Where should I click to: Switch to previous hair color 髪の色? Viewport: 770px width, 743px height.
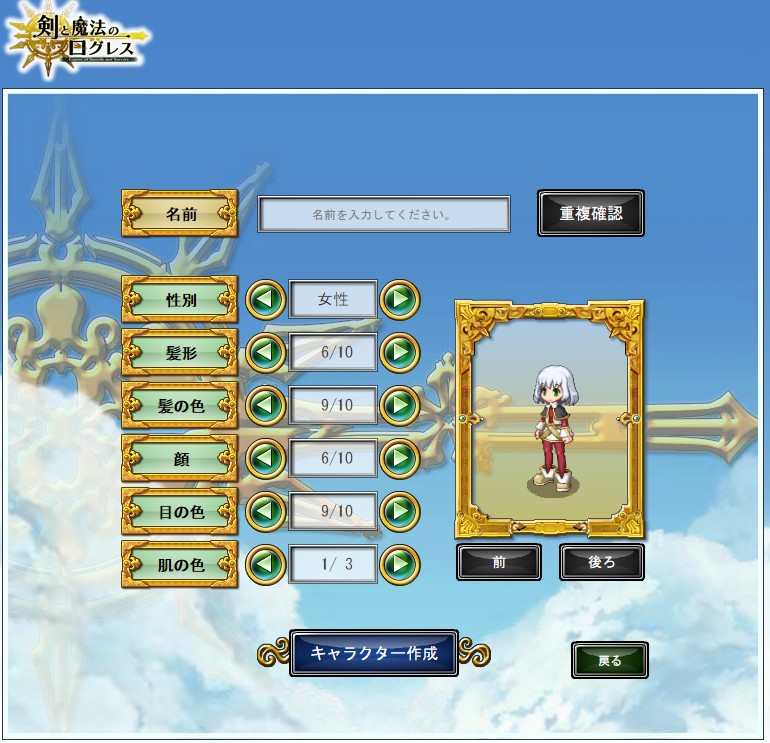(x=265, y=405)
